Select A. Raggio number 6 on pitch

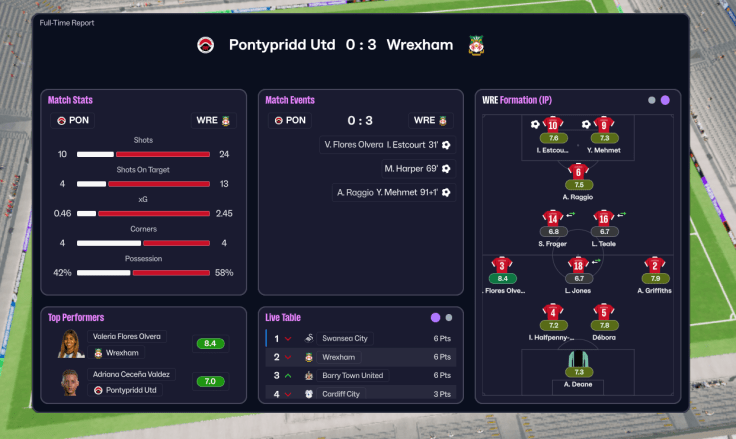tap(579, 172)
